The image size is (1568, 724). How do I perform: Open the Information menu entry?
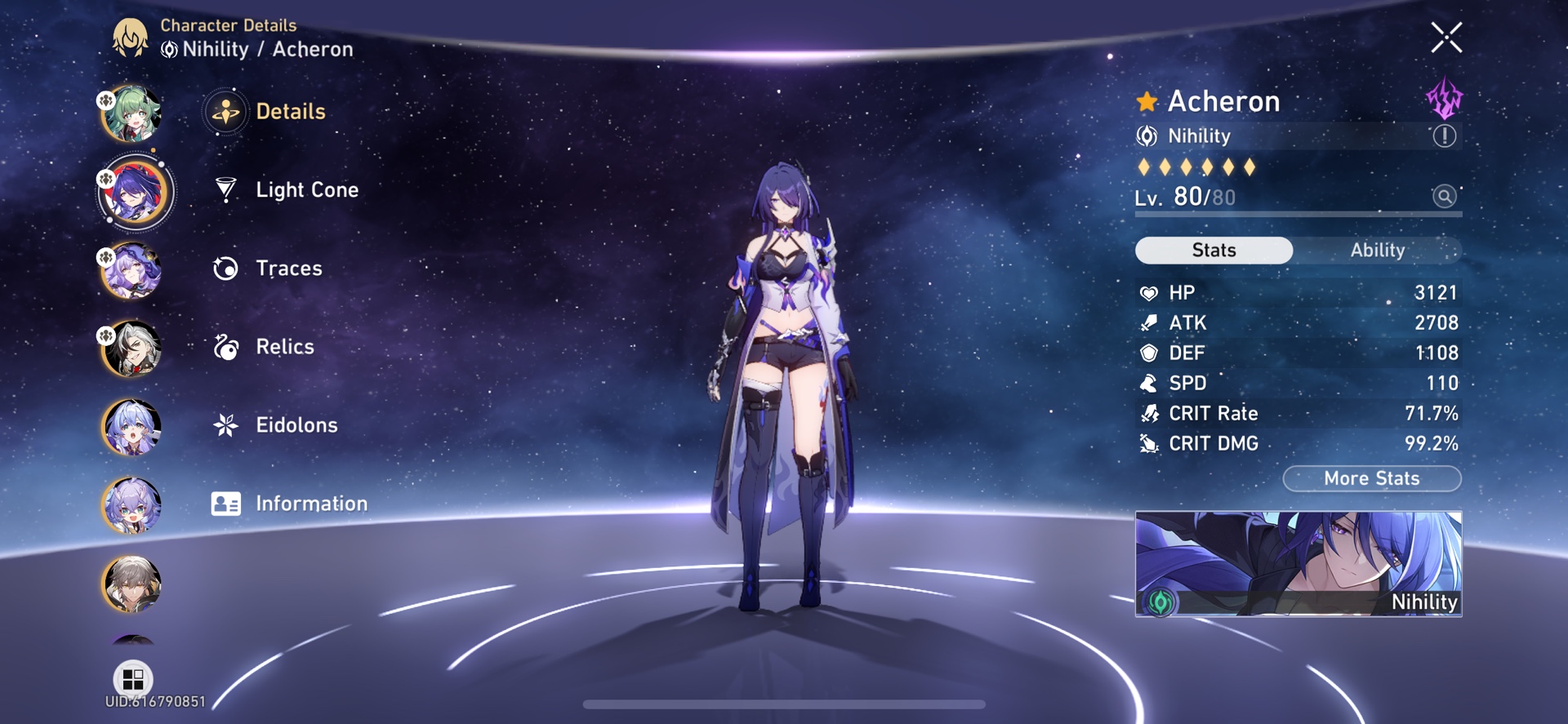point(225,503)
